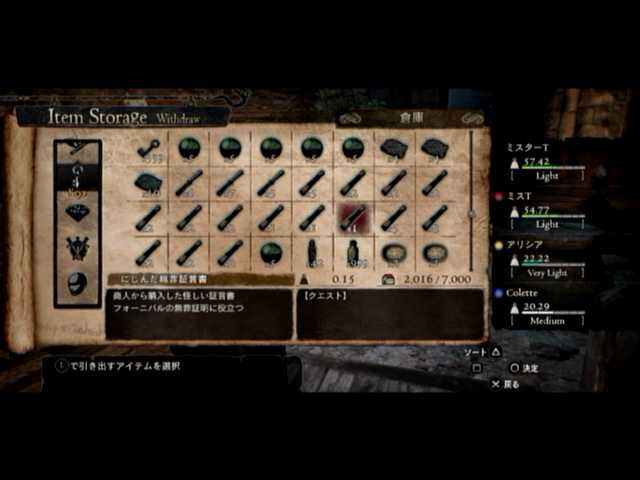
Task: Pick the green orb in the bottom row
Action: tap(270, 251)
